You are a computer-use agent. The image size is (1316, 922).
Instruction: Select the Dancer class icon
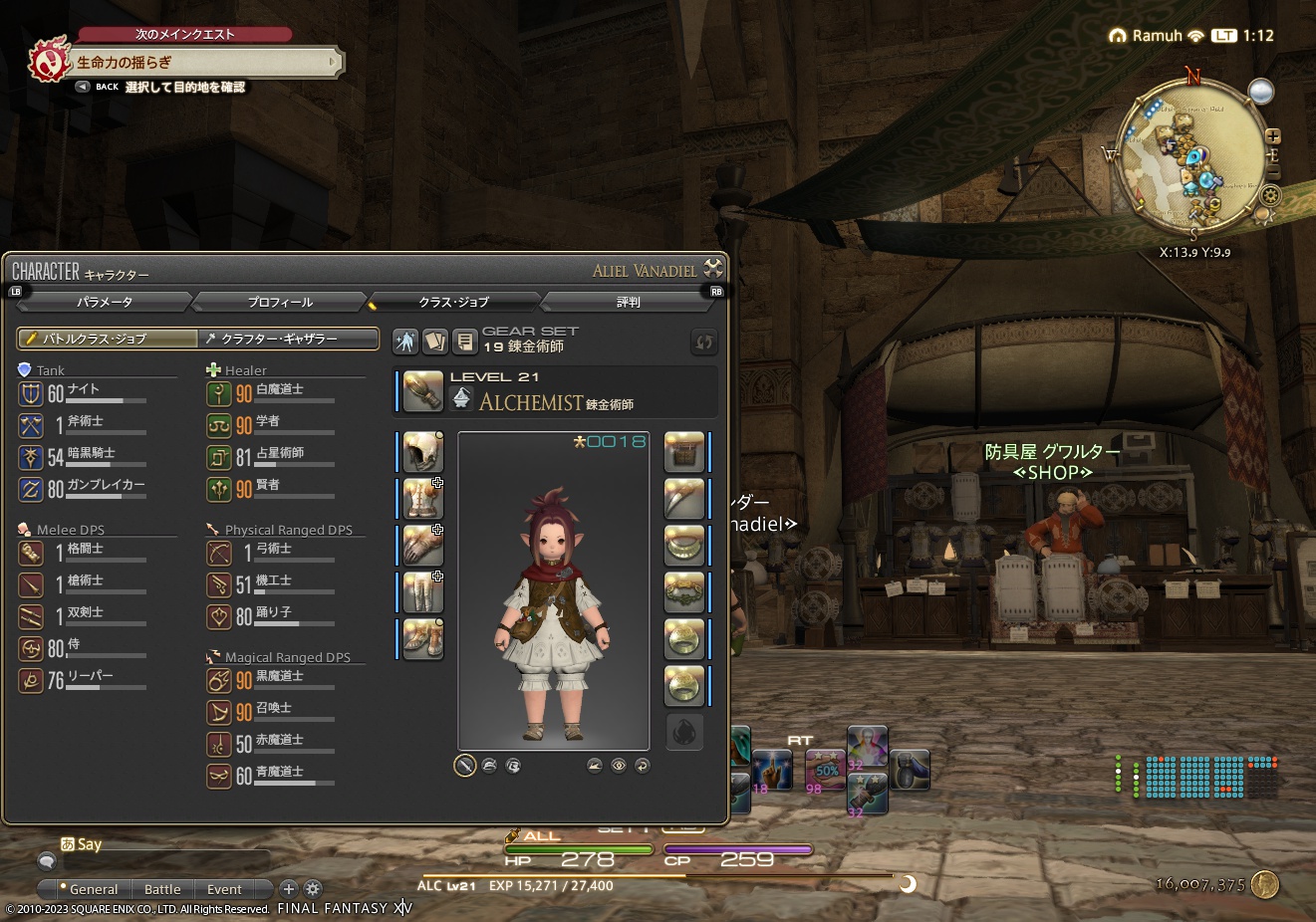[x=219, y=616]
